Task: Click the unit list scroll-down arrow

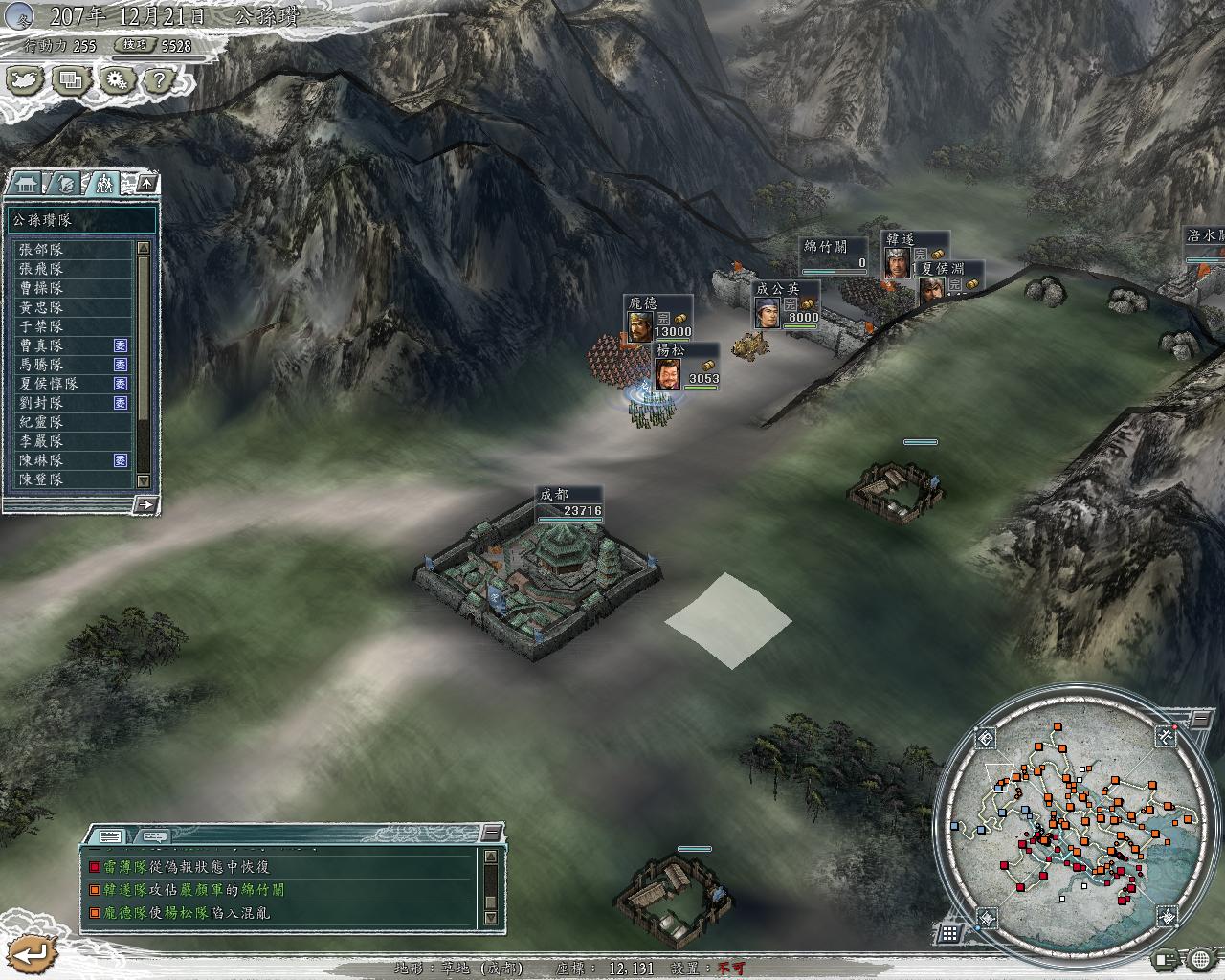Action: coord(144,480)
